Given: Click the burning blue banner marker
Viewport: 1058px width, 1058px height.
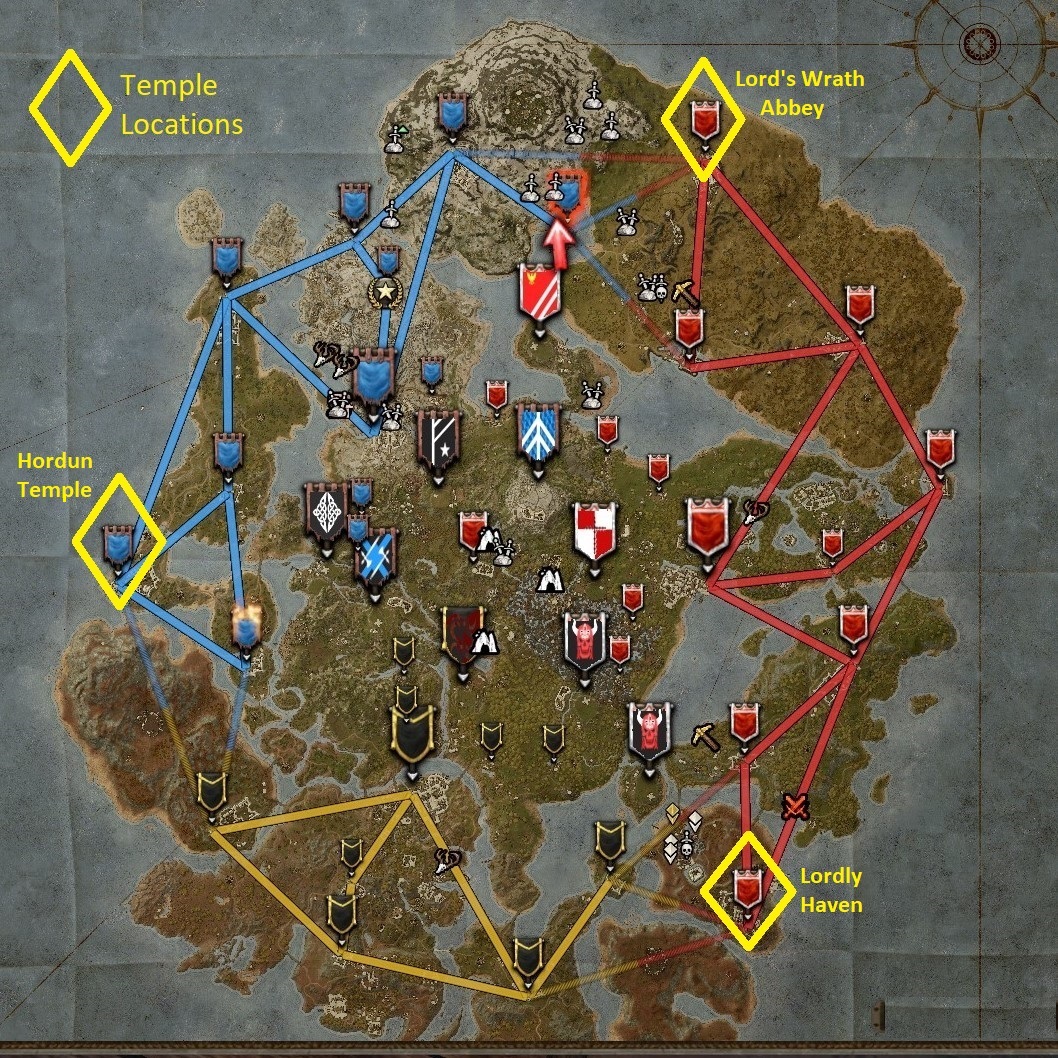Looking at the screenshot, I should [x=245, y=627].
